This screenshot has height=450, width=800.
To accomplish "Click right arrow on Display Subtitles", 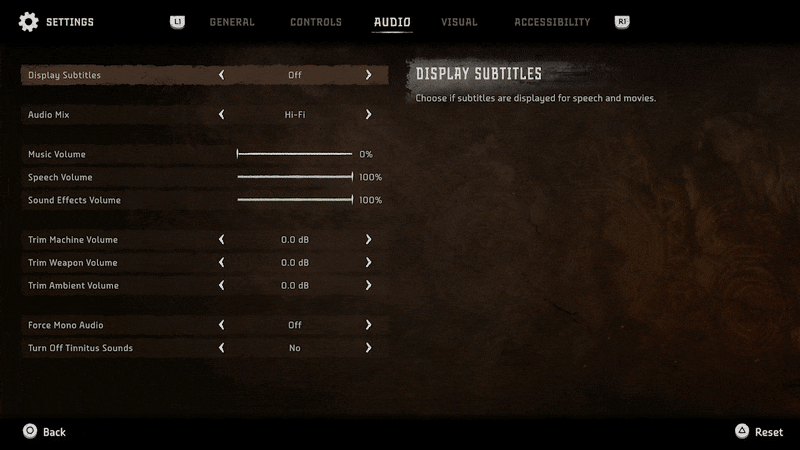I will pyautogui.click(x=368, y=75).
